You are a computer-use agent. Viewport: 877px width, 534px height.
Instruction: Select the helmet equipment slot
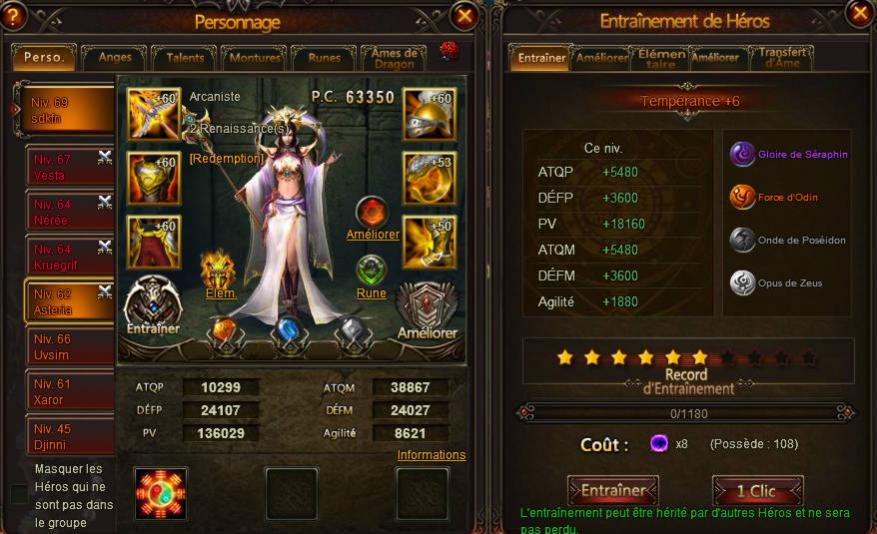tap(429, 113)
